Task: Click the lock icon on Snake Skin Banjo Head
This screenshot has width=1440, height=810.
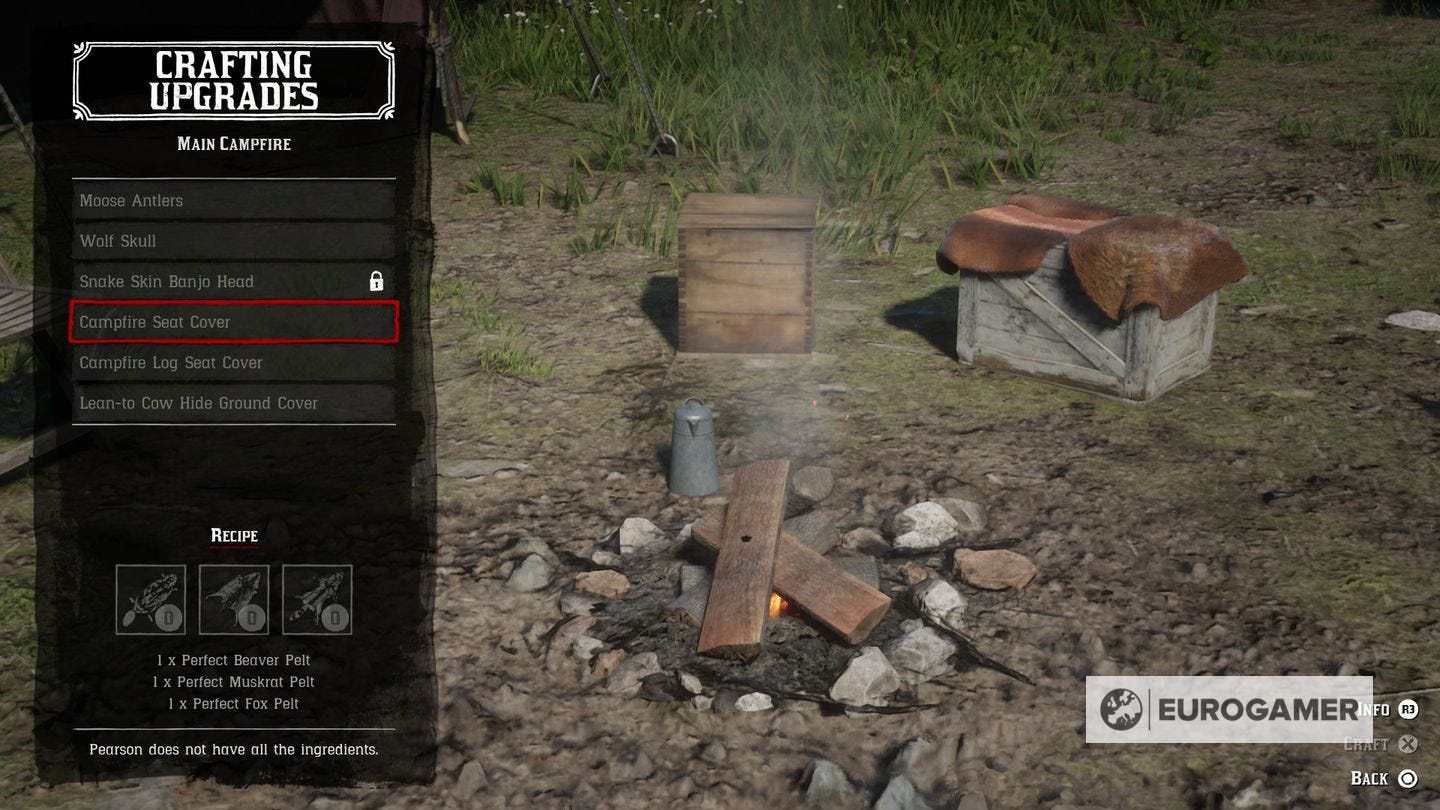Action: 377,281
